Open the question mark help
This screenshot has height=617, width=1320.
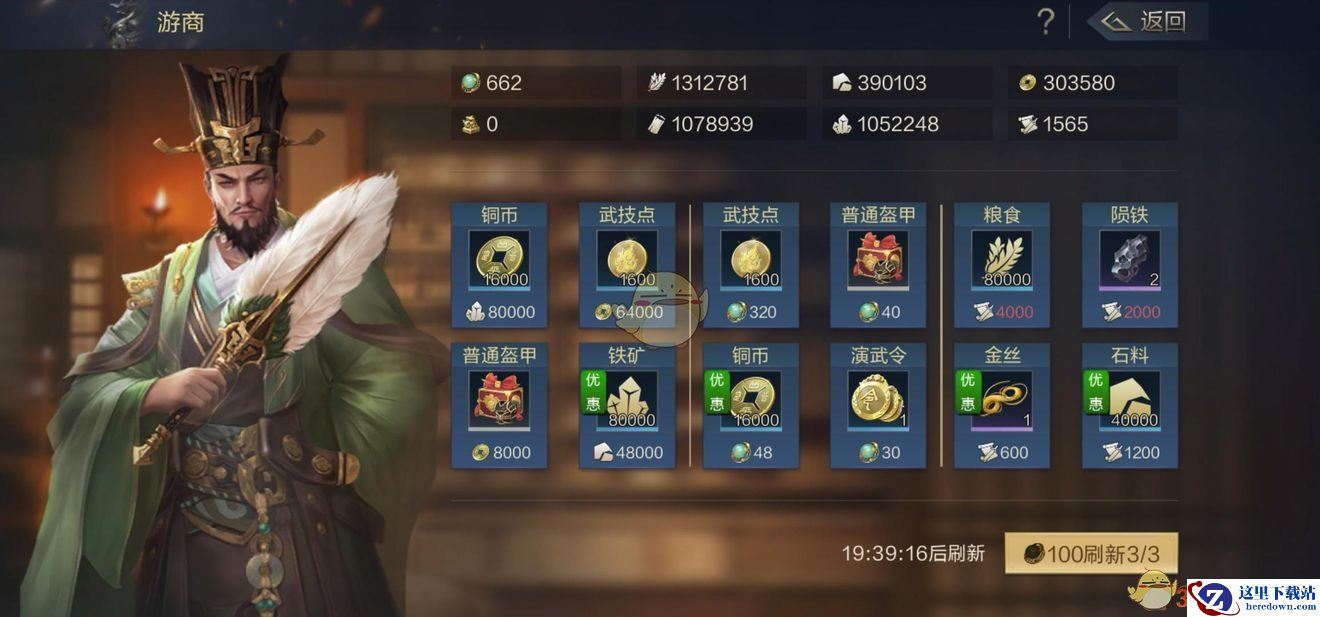coord(1045,21)
